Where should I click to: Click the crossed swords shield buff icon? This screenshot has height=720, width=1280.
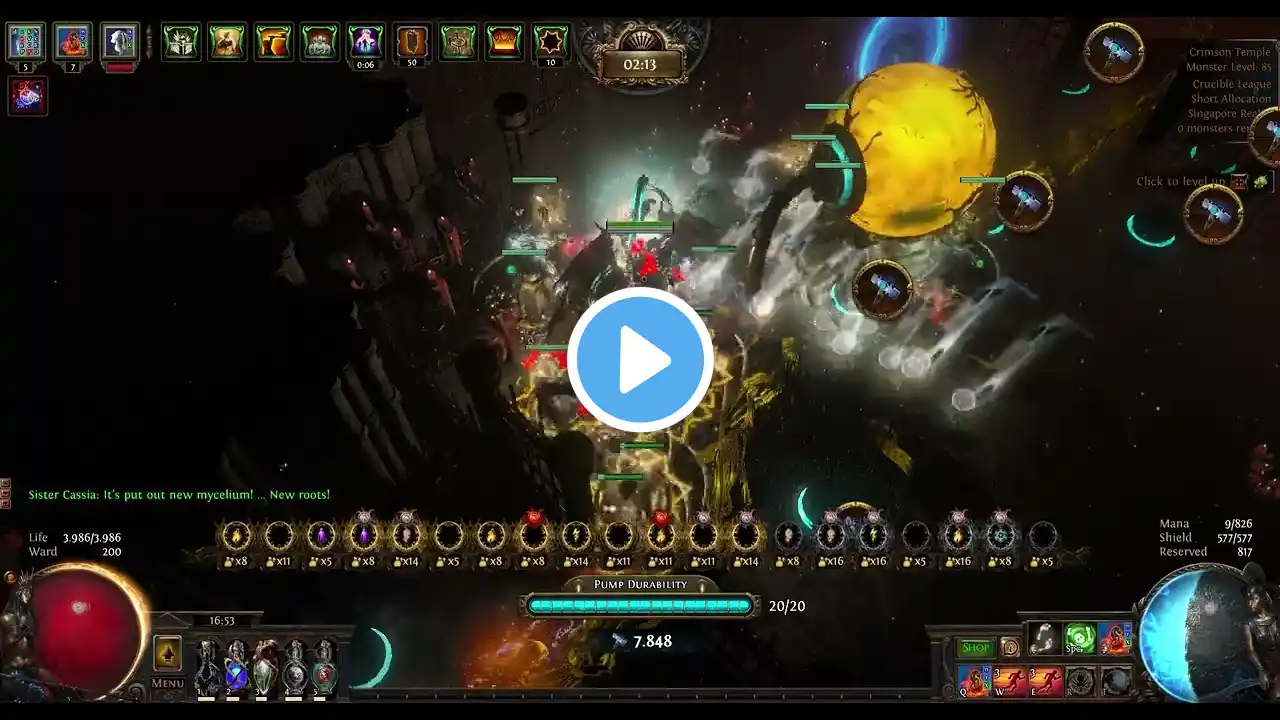click(x=181, y=42)
